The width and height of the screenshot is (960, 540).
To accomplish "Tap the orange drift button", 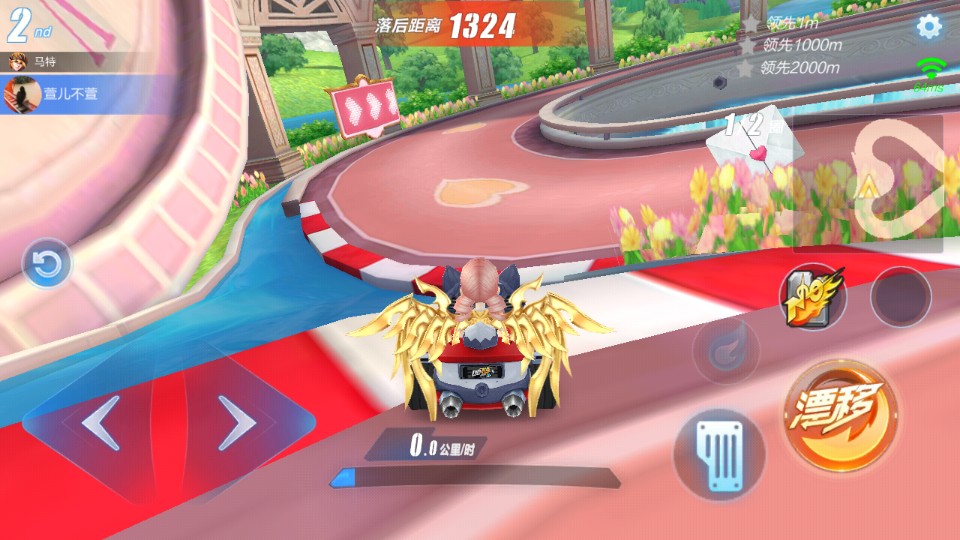I will point(840,415).
